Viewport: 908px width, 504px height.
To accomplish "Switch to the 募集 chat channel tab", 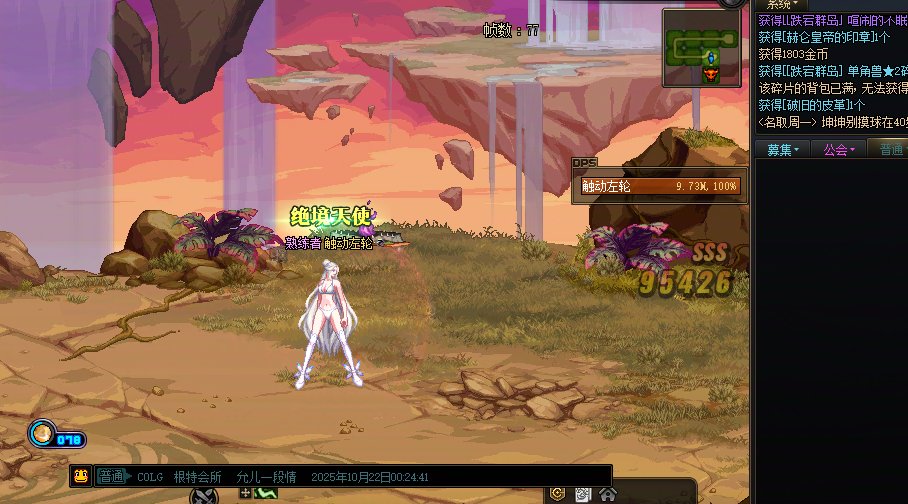I will 782,150.
